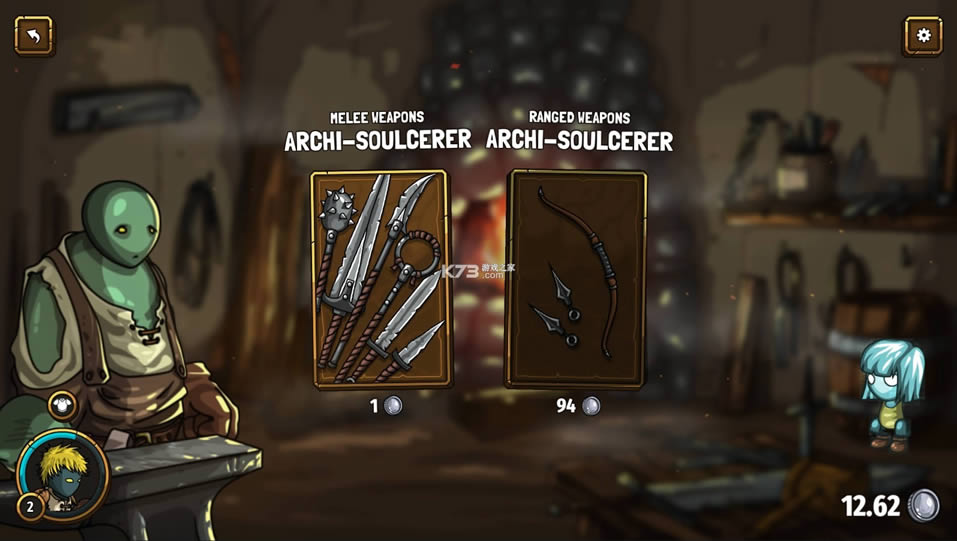Select the Ranged Weapons bow card

coord(575,279)
